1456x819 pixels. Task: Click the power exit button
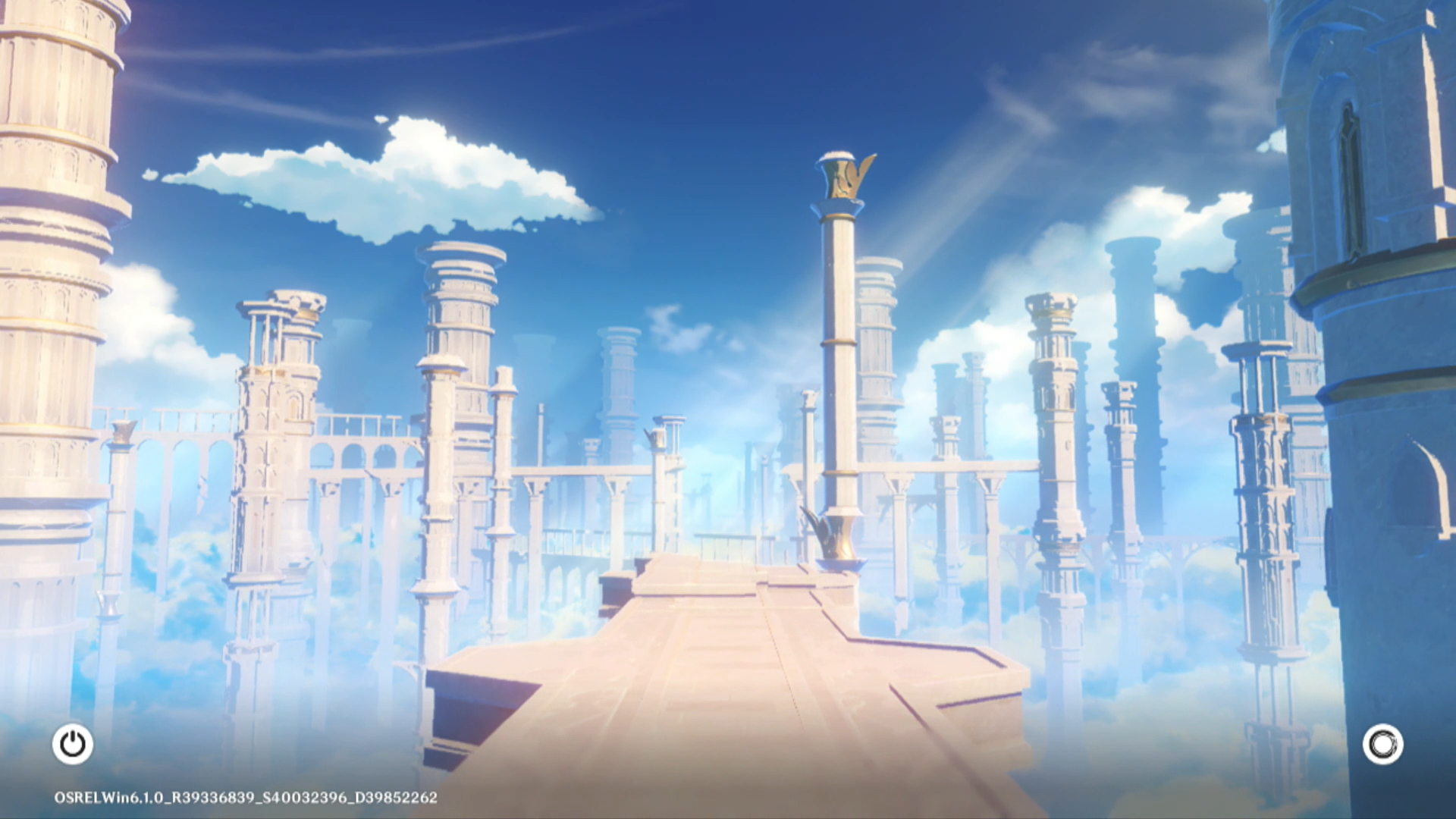[x=73, y=744]
